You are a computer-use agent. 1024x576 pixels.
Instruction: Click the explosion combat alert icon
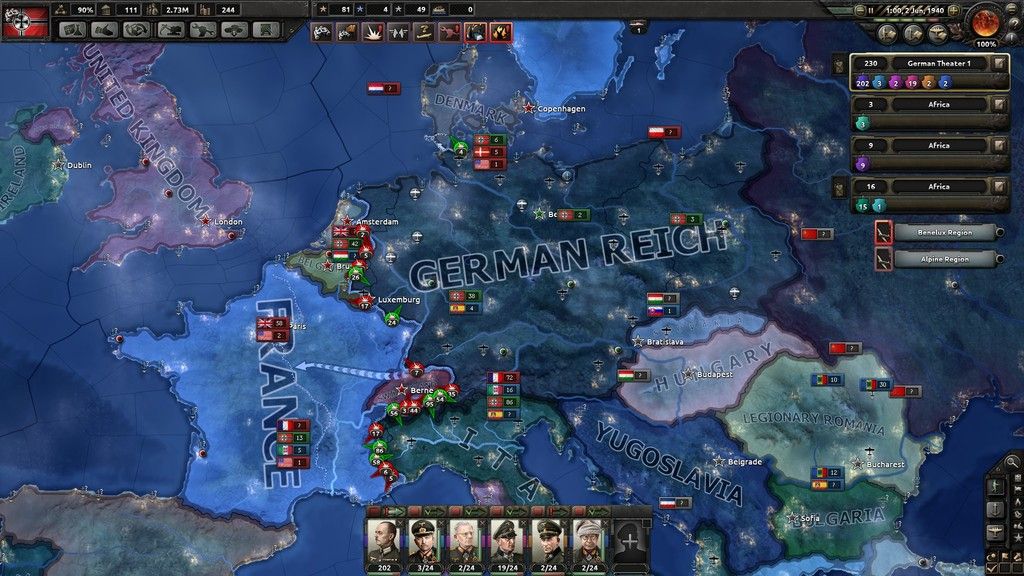tap(369, 32)
